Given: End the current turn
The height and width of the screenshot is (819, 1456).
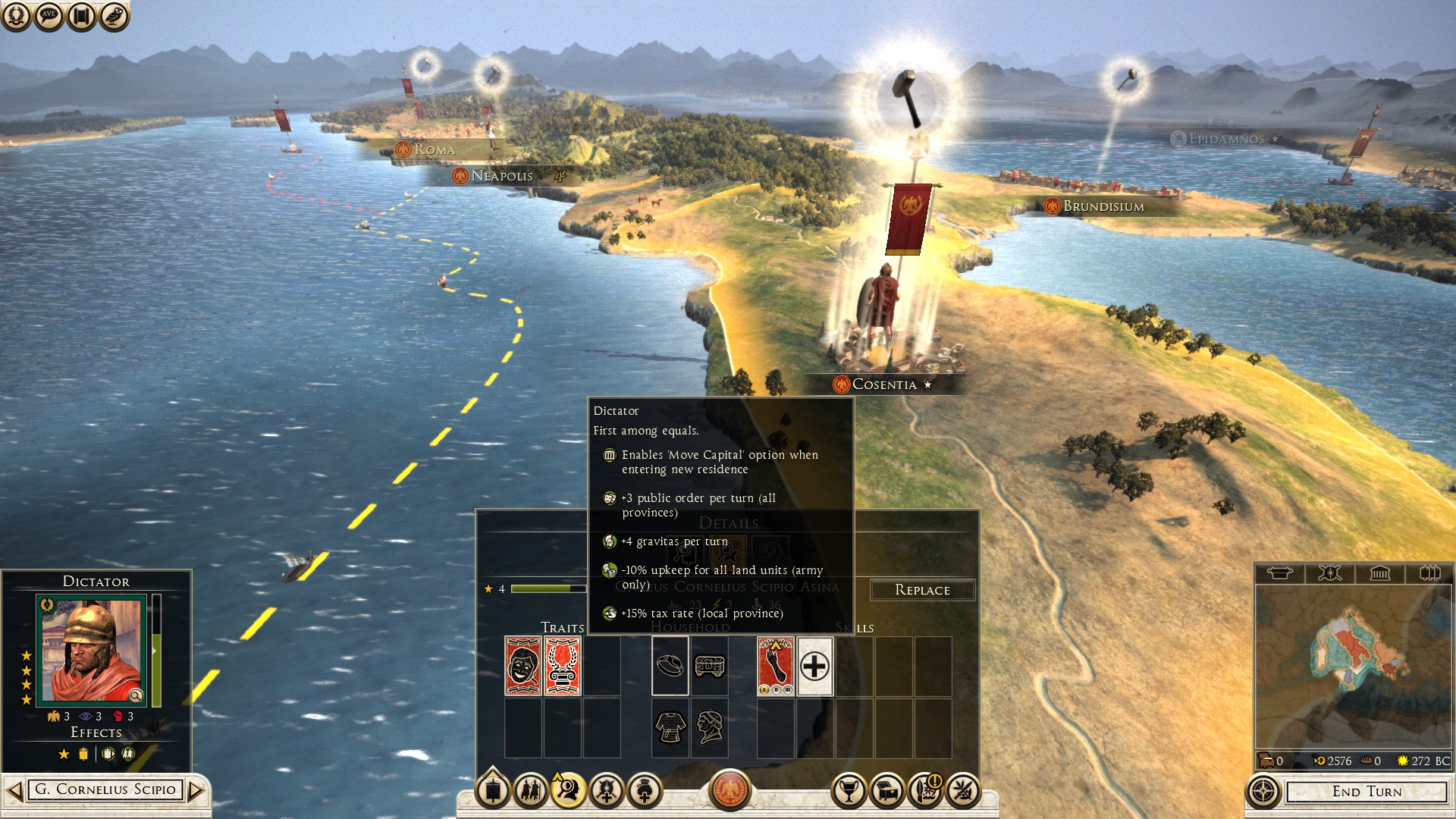Looking at the screenshot, I should pos(1367,792).
